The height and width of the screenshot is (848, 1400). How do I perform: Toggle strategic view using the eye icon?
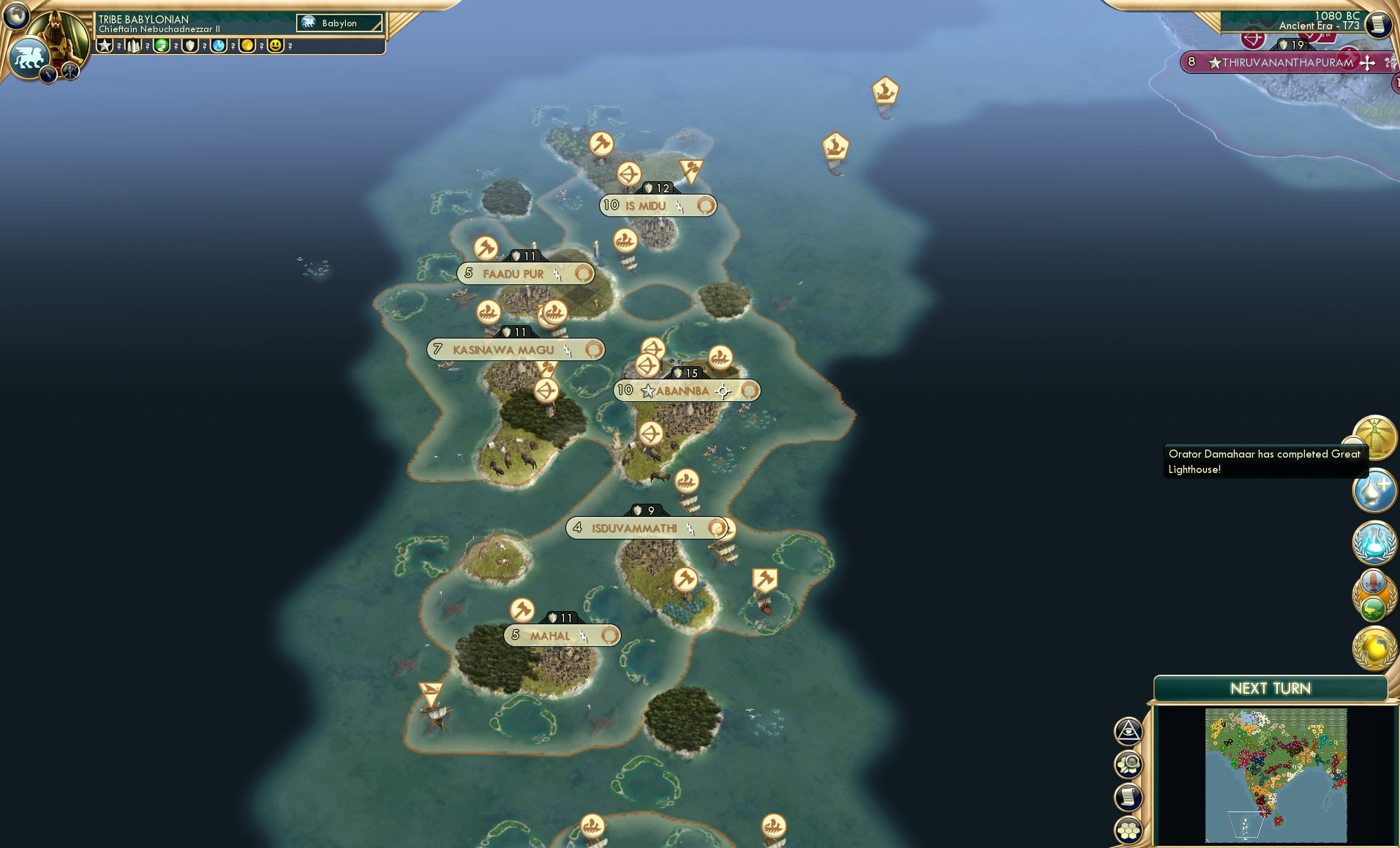(1128, 732)
